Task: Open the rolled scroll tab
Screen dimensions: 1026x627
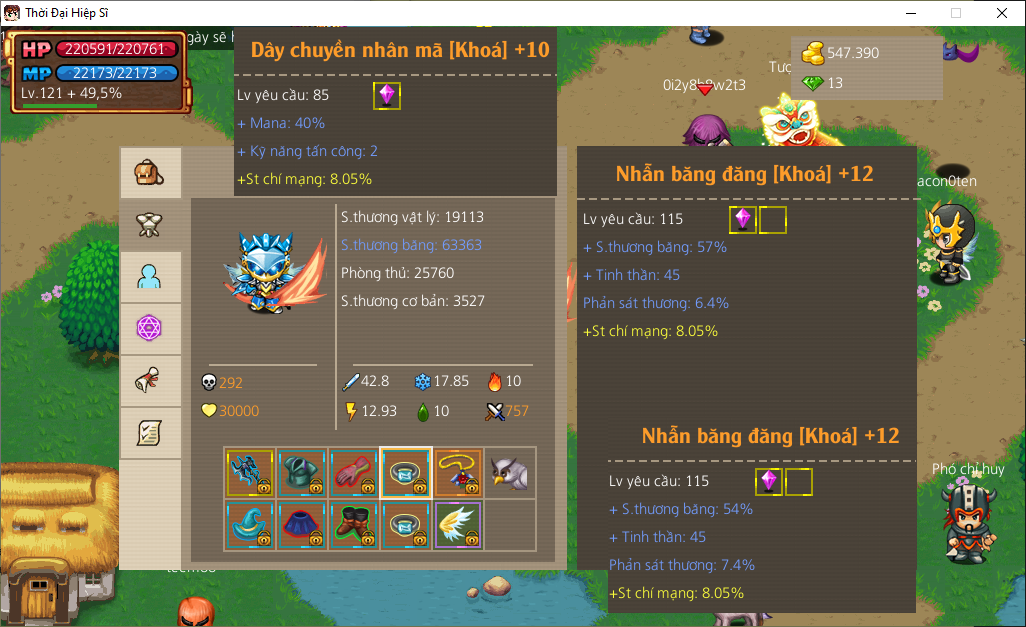Action: coord(150,381)
